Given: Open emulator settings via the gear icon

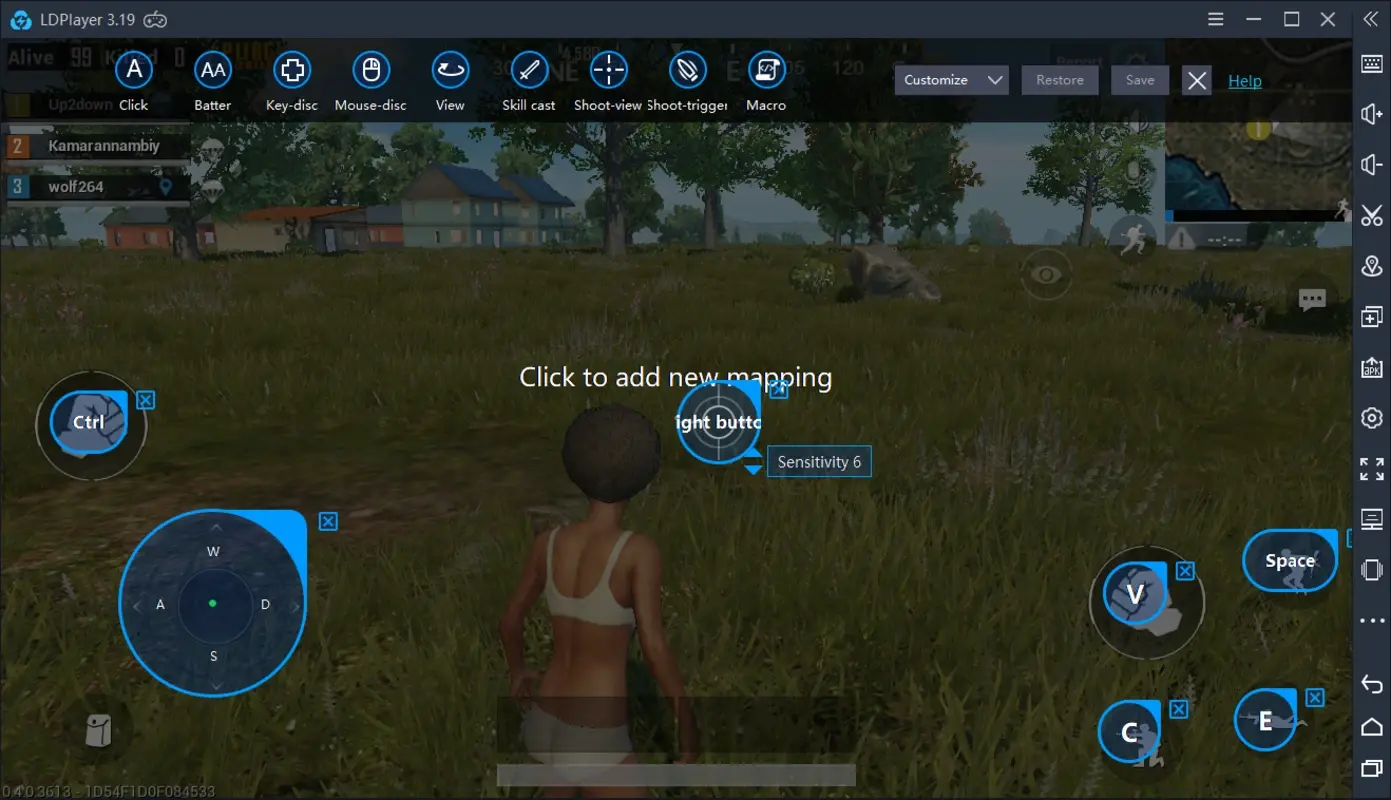Looking at the screenshot, I should click(1372, 417).
